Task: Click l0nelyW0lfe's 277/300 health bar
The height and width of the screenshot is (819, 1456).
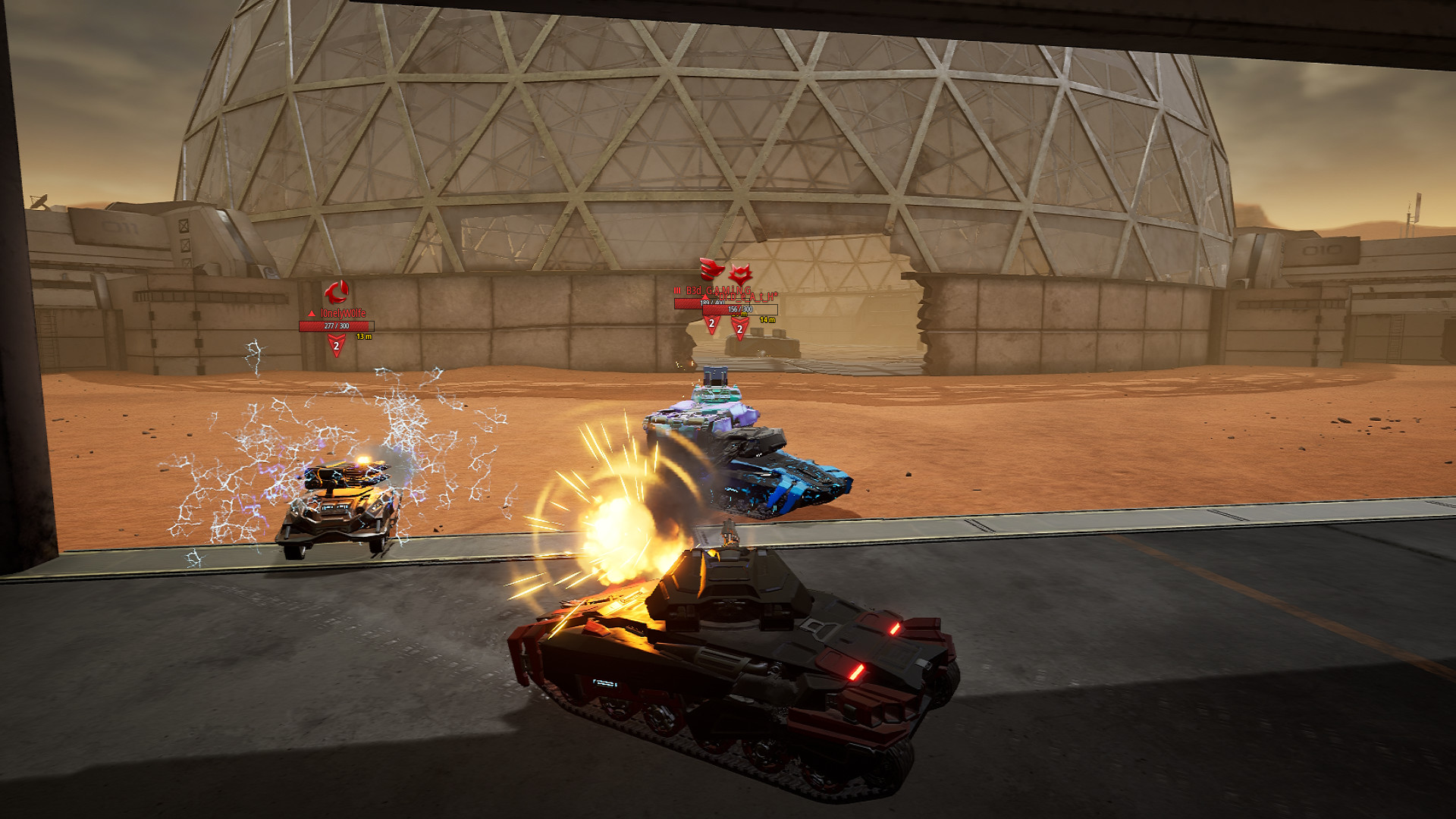Action: point(337,326)
